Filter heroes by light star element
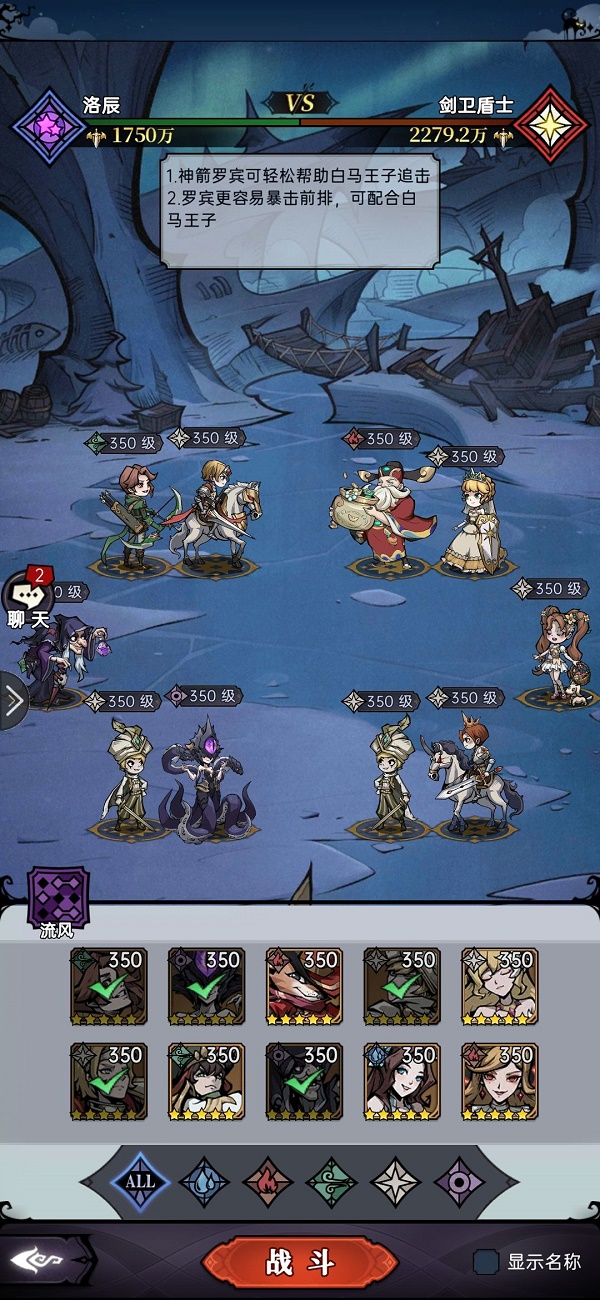The image size is (600, 1300). tap(396, 1182)
